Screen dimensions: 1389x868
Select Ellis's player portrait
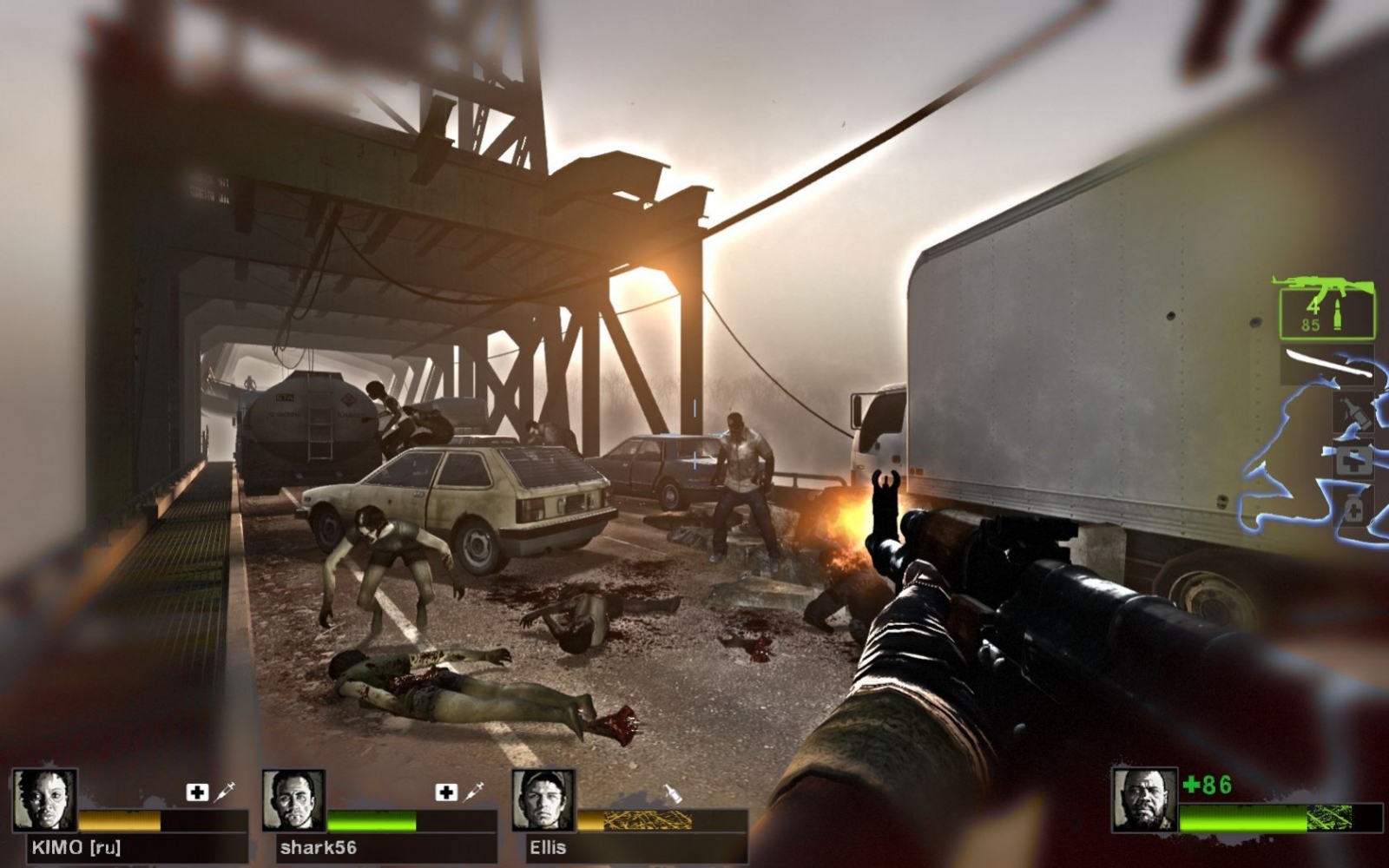click(x=542, y=800)
